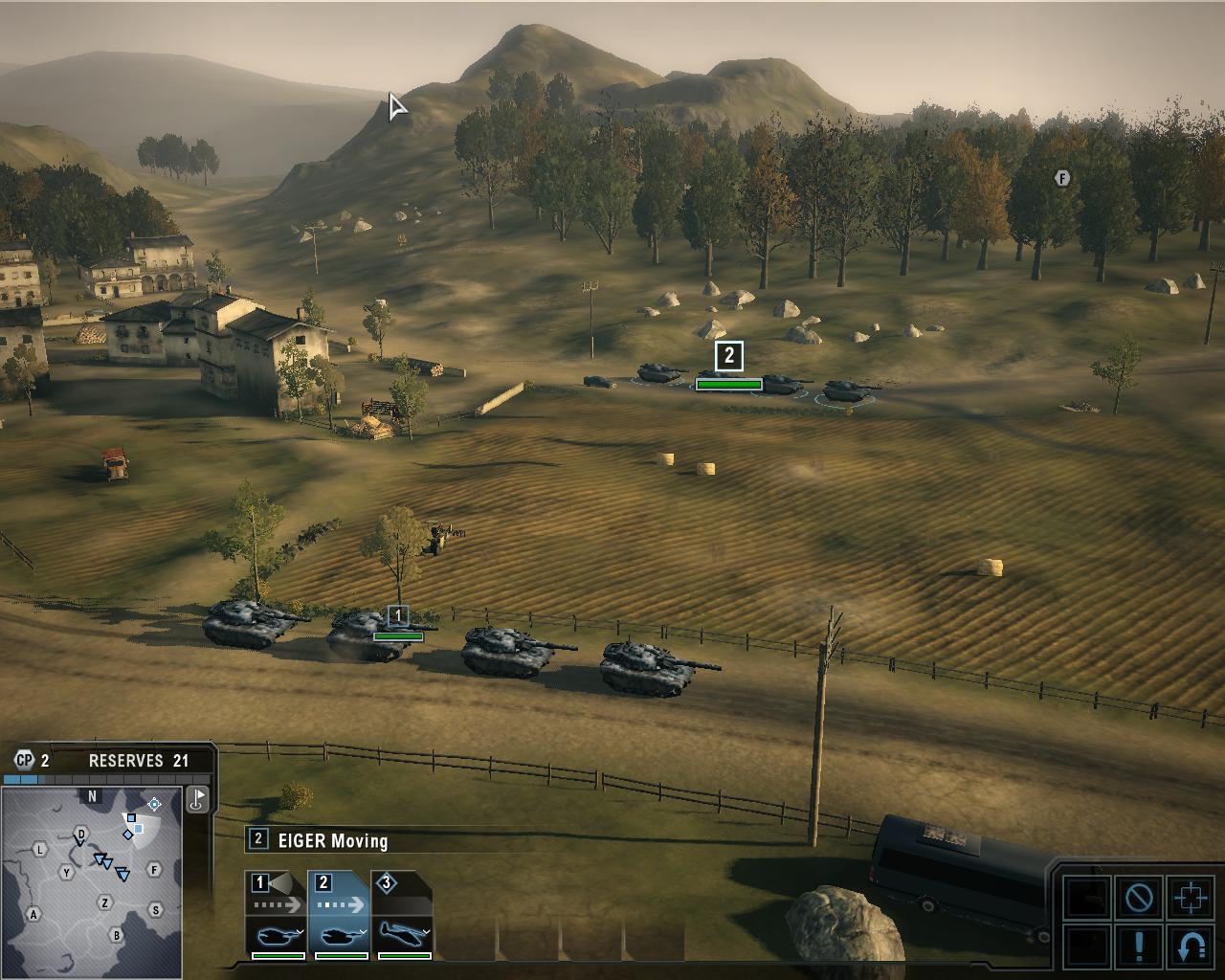The width and height of the screenshot is (1225, 980).
Task: Click the F uplink marker over the treeline
Action: (1061, 178)
